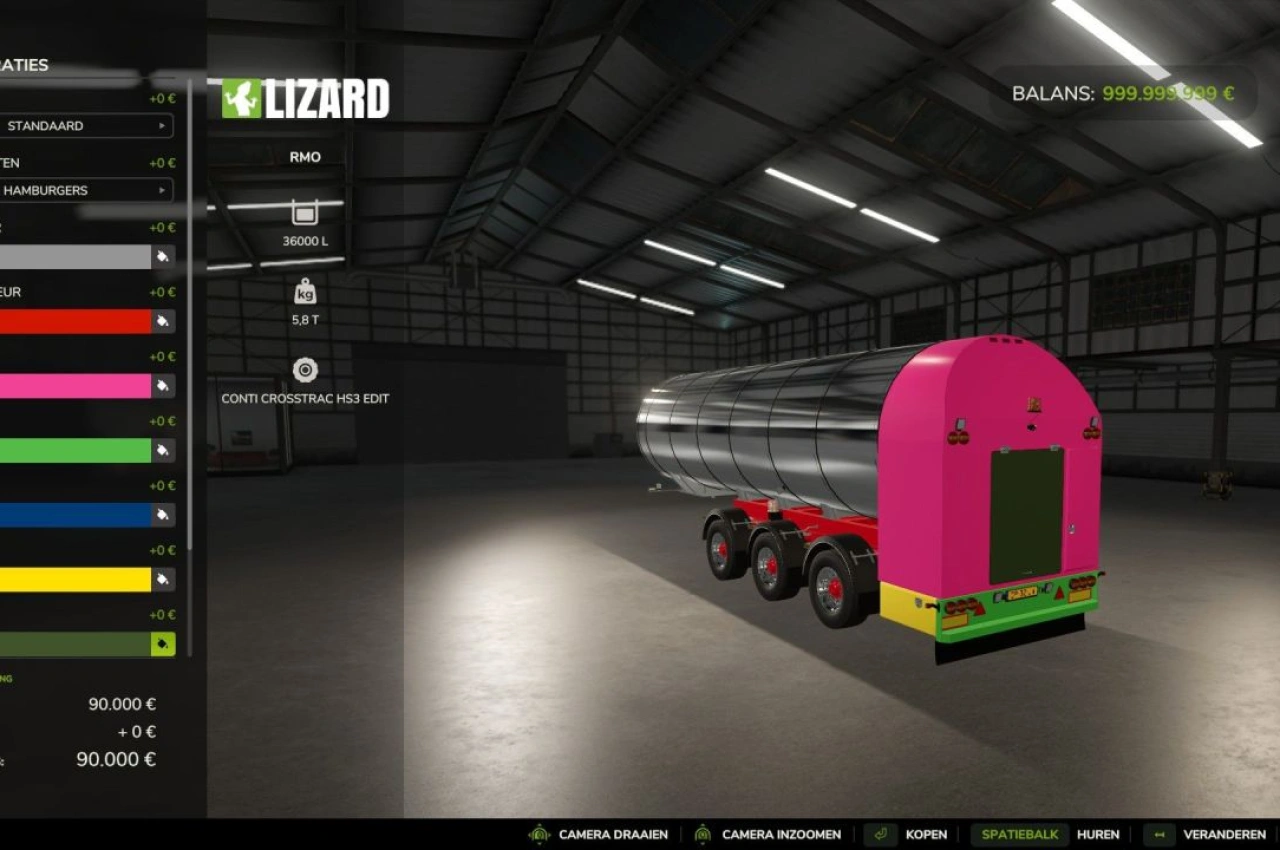Click the Lizard brand logo
1280x850 pixels.
300,98
